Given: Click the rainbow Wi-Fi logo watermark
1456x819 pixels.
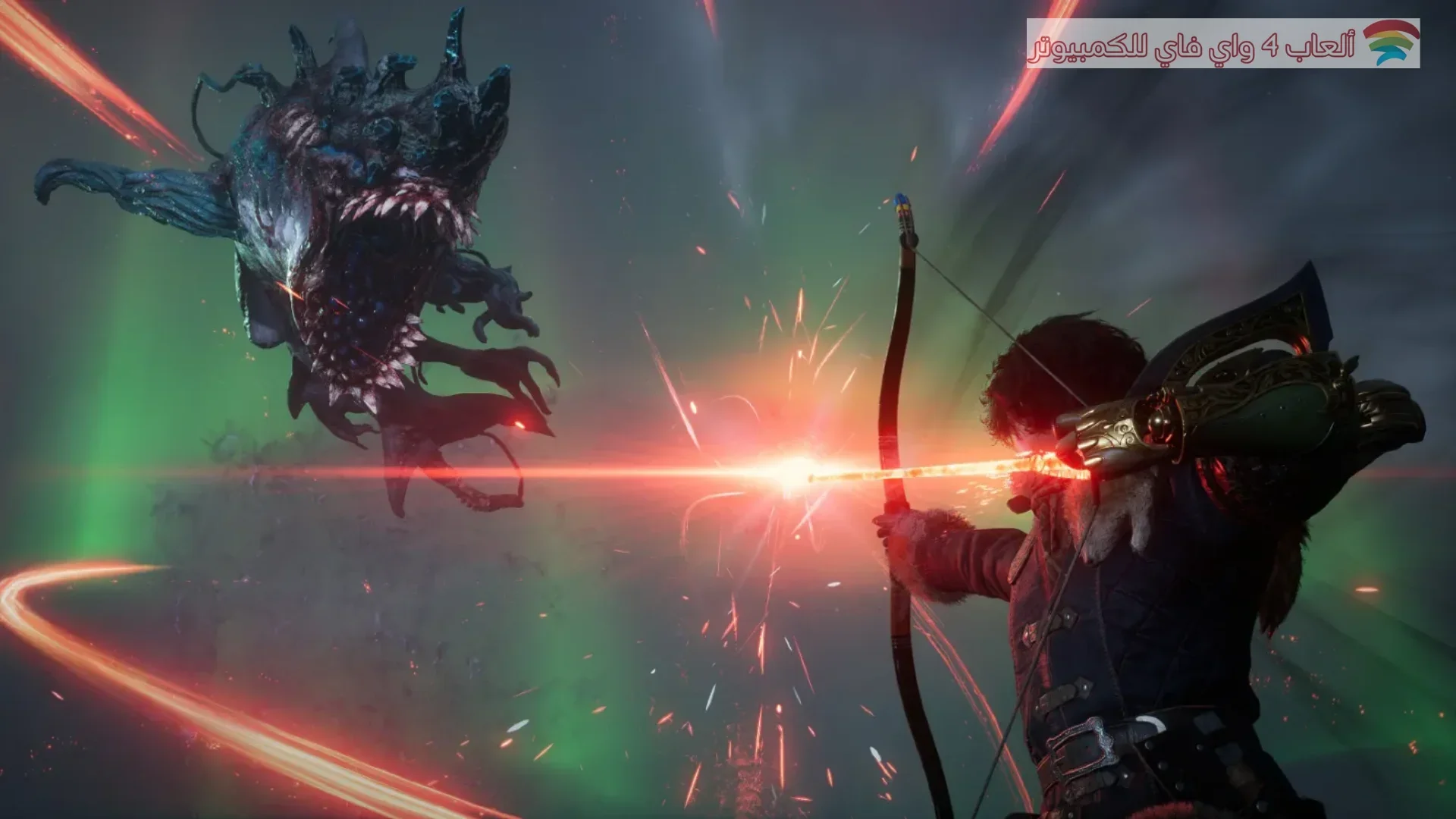Looking at the screenshot, I should tap(1390, 42).
